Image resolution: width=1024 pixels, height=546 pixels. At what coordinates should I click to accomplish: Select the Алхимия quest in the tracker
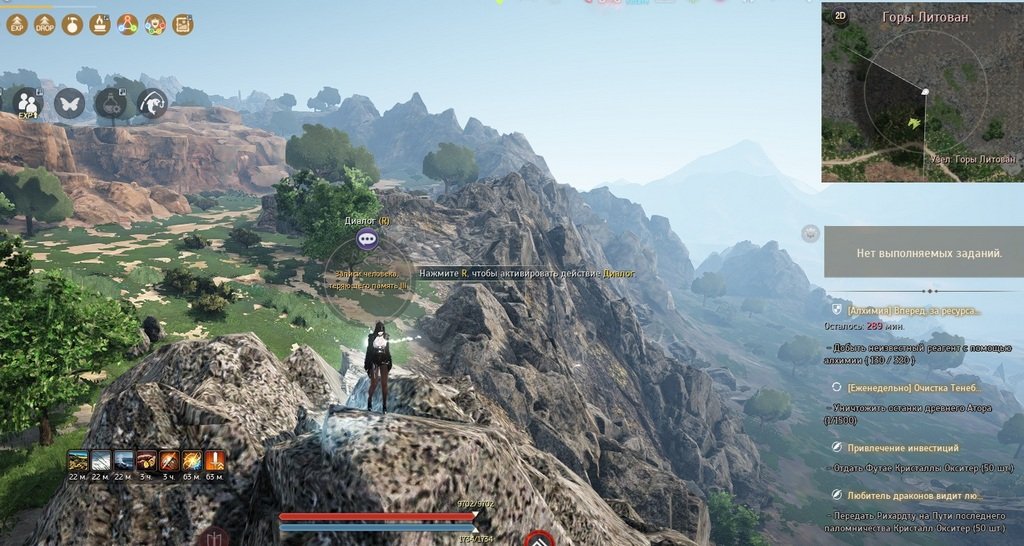click(x=913, y=311)
